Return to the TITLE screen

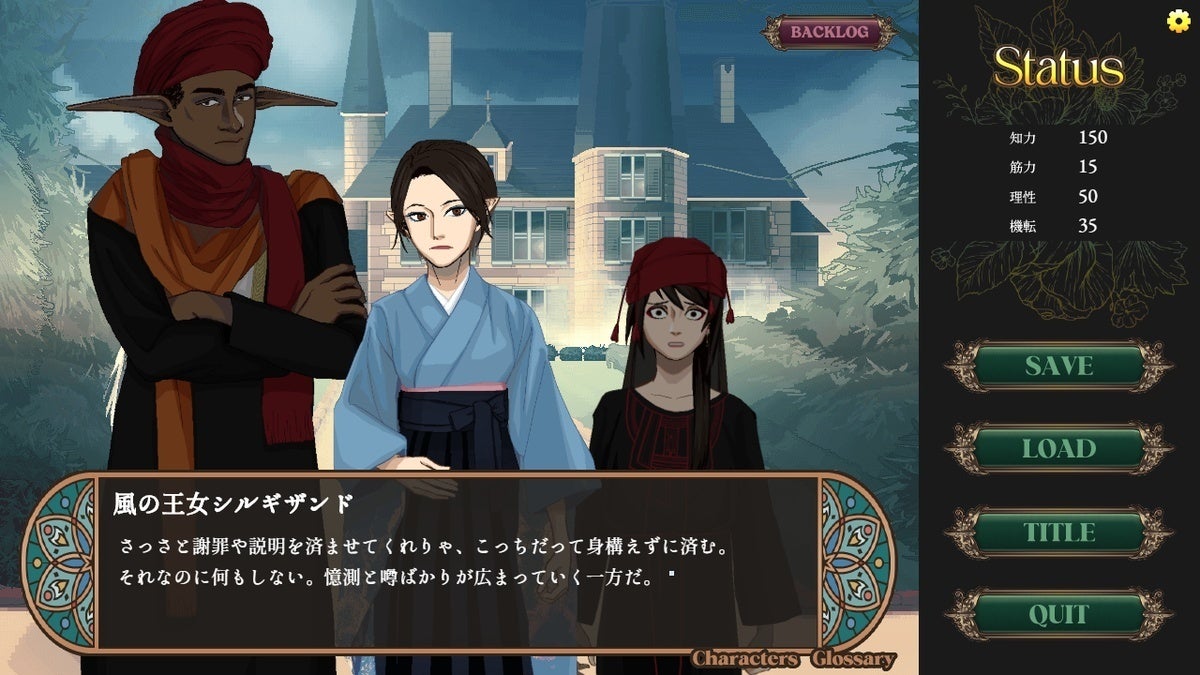pos(1058,532)
